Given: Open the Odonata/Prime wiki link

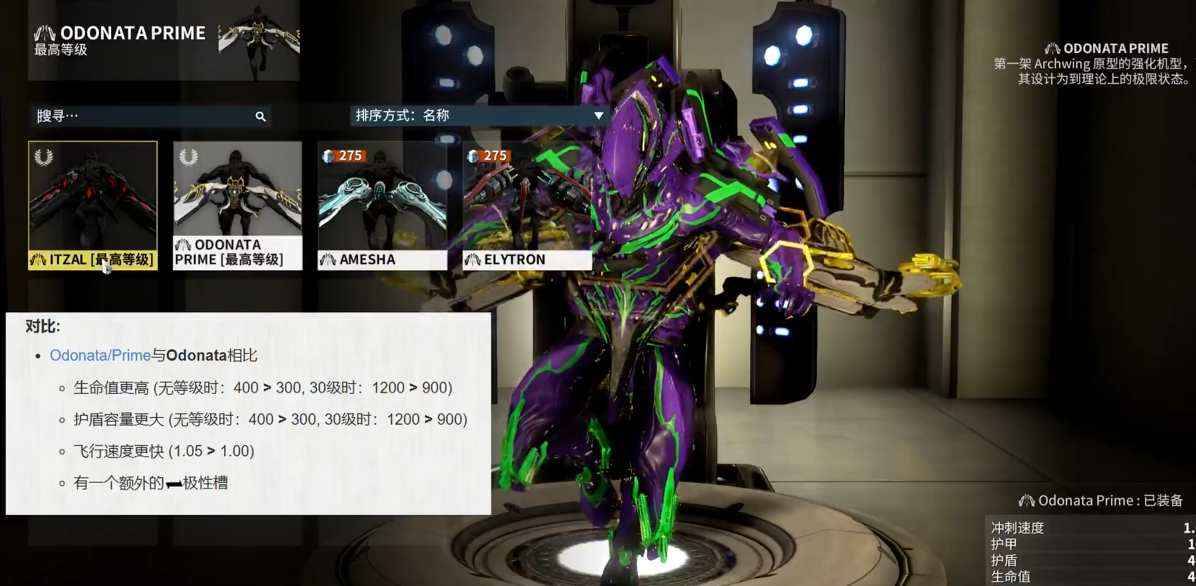Looking at the screenshot, I should pos(100,356).
